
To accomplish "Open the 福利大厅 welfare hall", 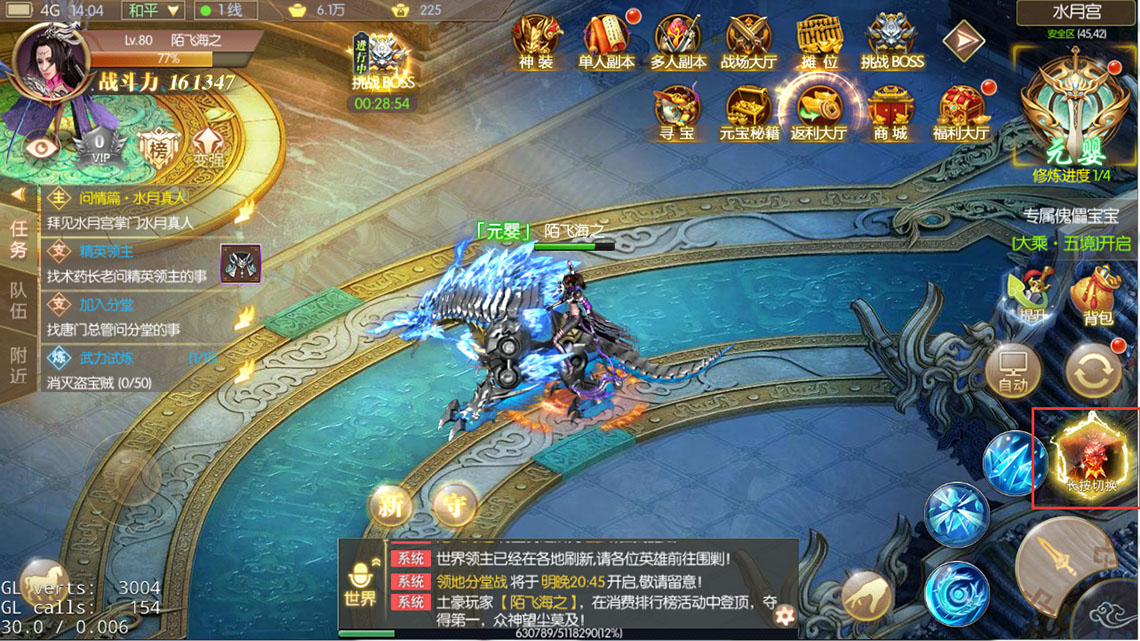I will click(960, 112).
